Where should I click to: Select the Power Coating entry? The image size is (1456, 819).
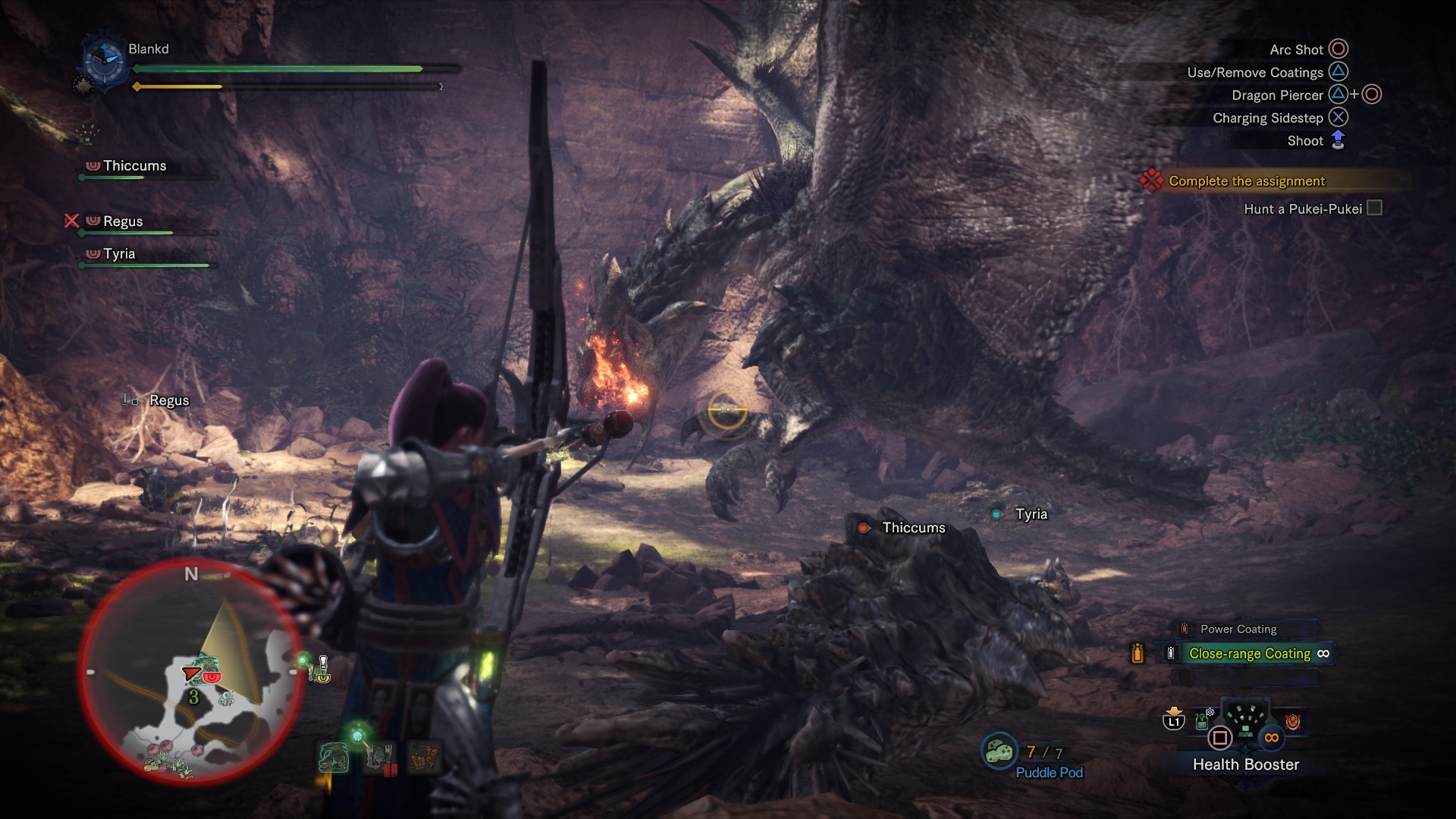pos(1238,629)
